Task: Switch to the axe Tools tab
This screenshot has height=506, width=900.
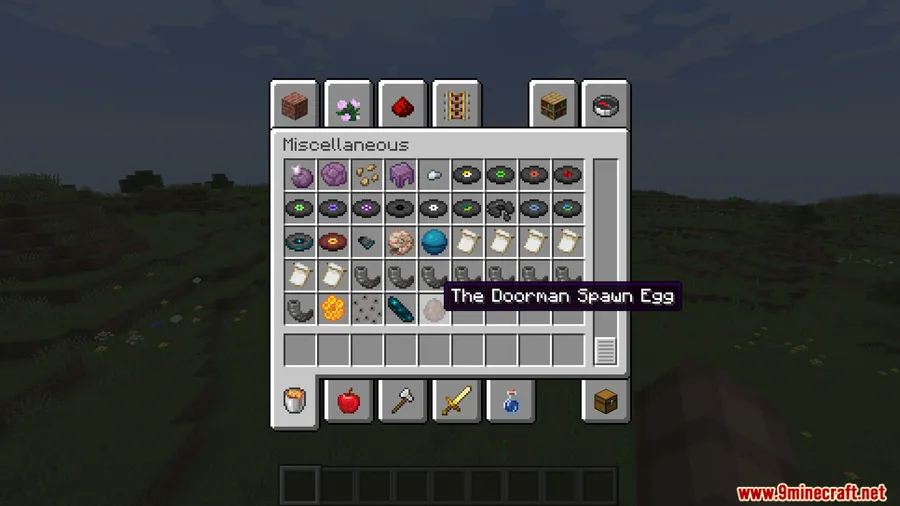Action: point(402,401)
